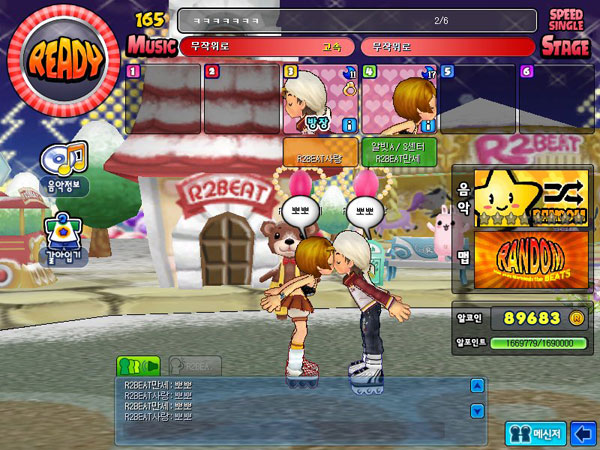
Task: Click the change clothes (갈아입기) icon
Action: (x=65, y=237)
